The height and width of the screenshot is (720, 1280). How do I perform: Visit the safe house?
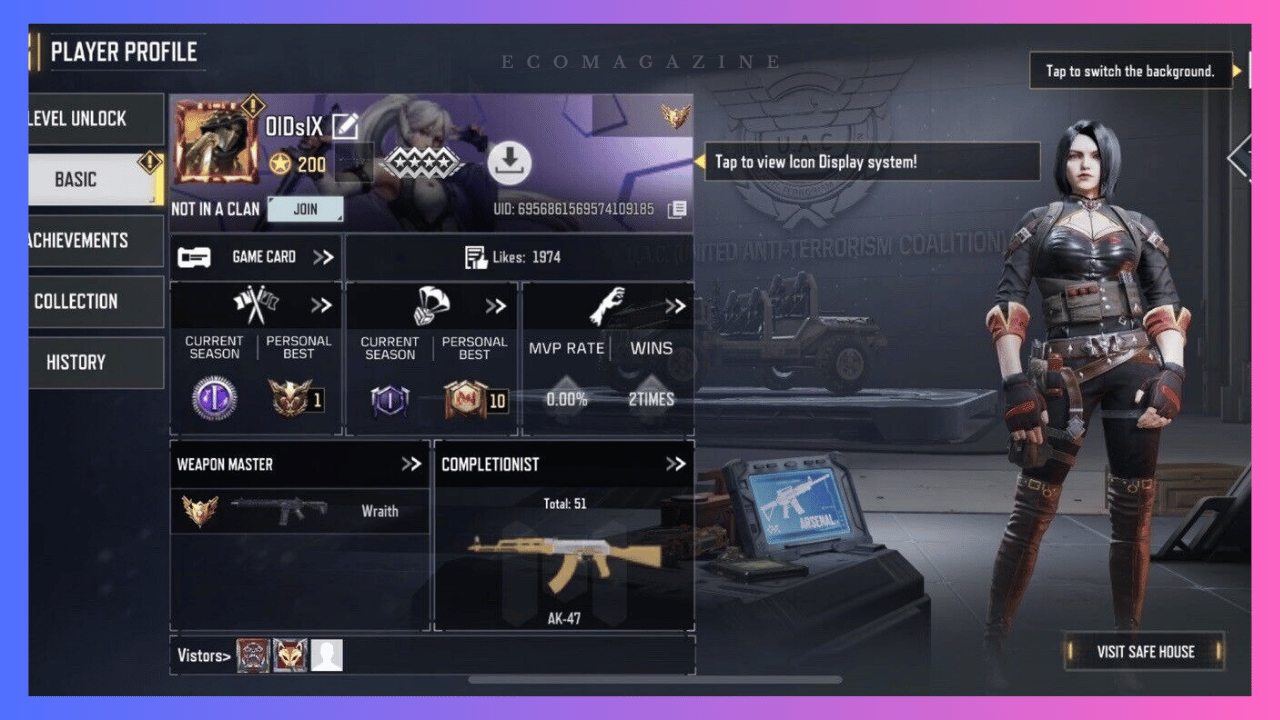tap(1144, 652)
